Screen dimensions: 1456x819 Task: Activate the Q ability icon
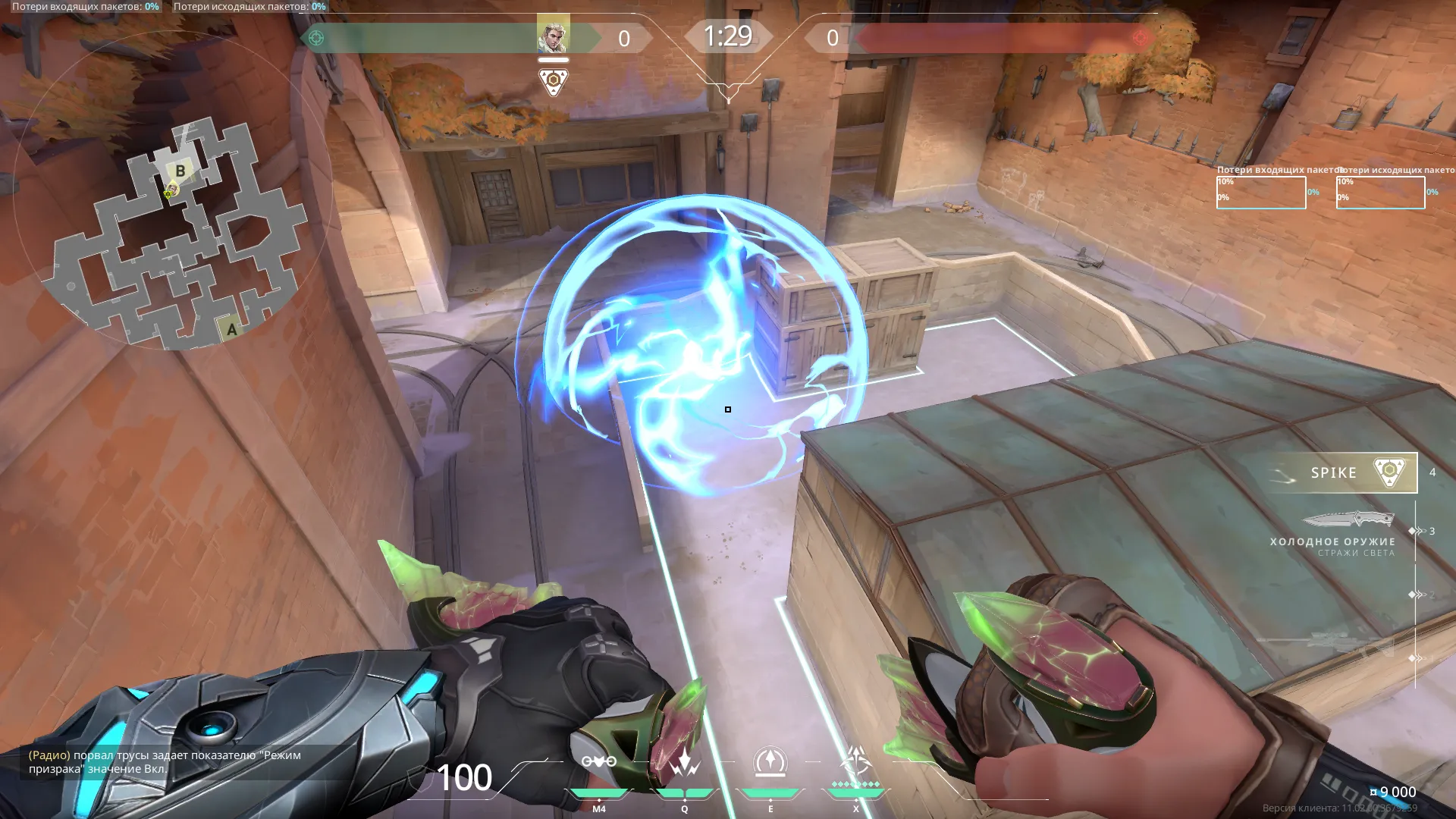[x=684, y=762]
